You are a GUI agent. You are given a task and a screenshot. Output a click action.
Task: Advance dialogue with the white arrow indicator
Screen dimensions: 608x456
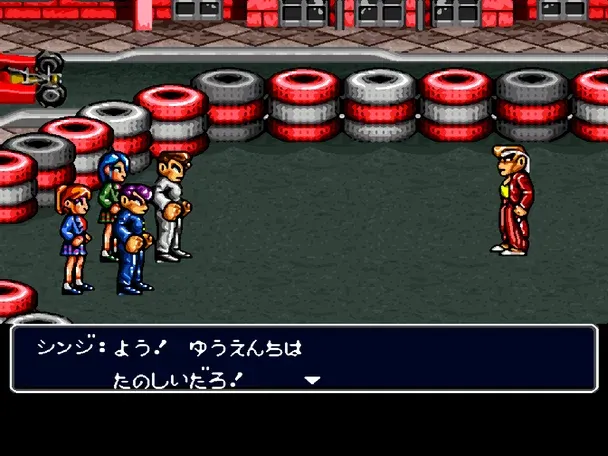pyautogui.click(x=312, y=380)
